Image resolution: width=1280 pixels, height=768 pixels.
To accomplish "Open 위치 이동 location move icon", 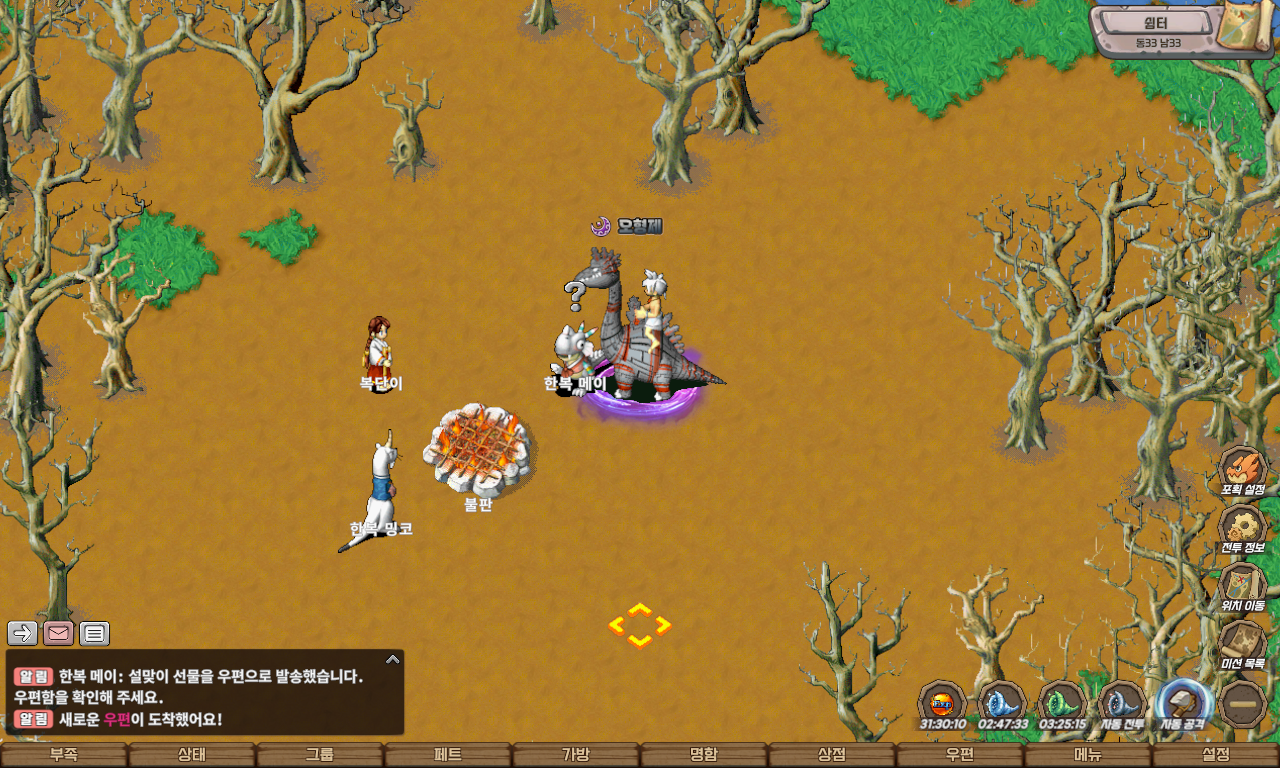I will pyautogui.click(x=1243, y=586).
